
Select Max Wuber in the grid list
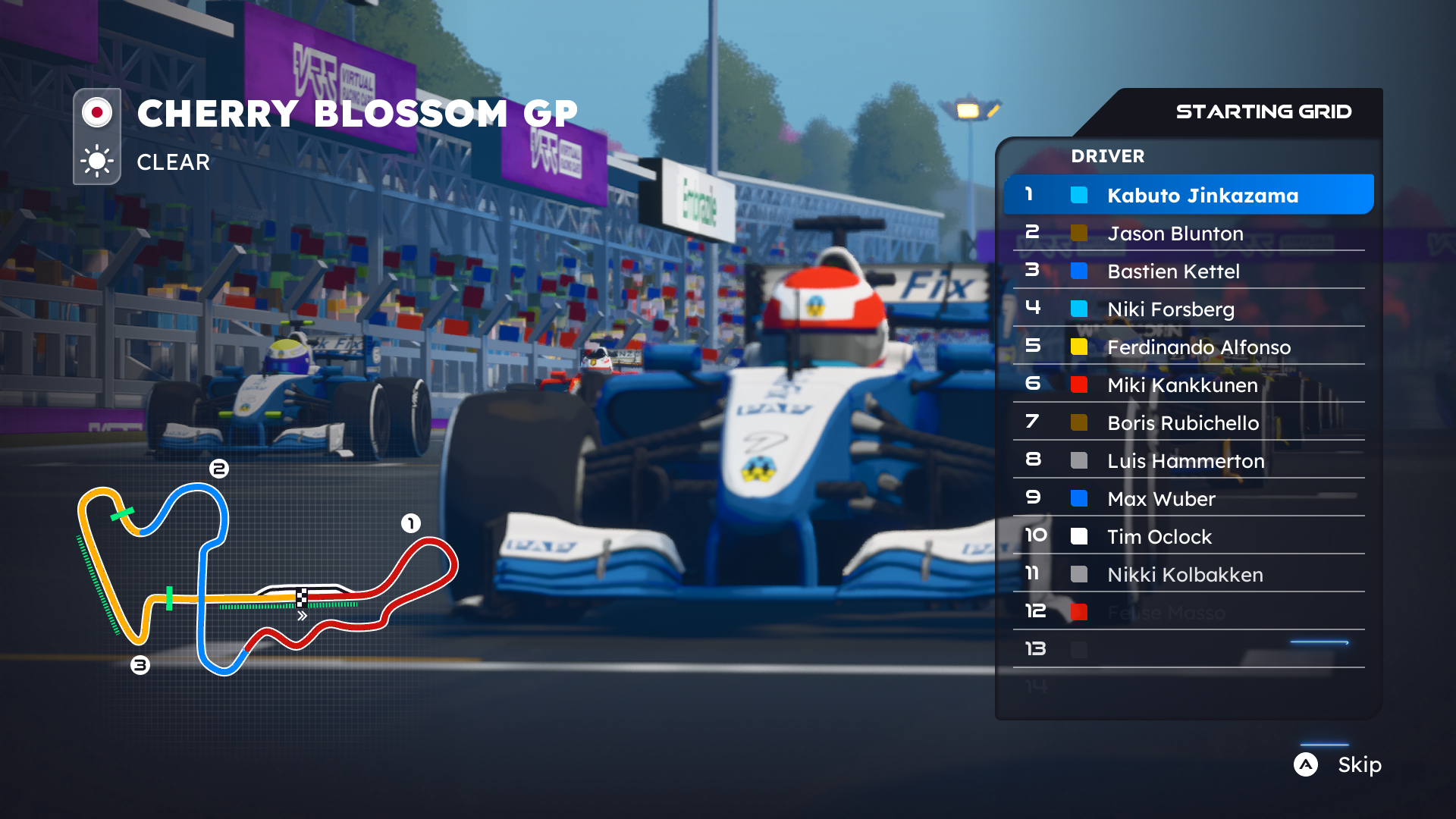pos(1161,499)
